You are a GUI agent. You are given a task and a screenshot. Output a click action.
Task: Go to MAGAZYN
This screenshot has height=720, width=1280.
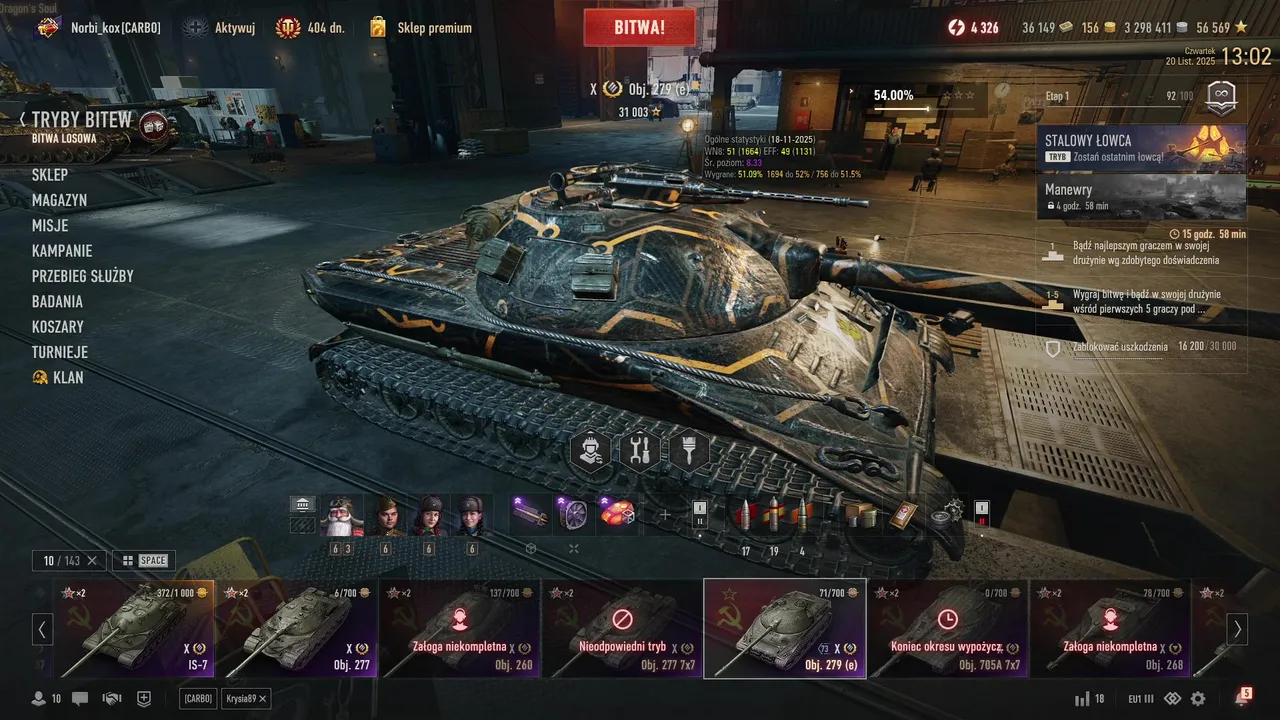point(59,200)
